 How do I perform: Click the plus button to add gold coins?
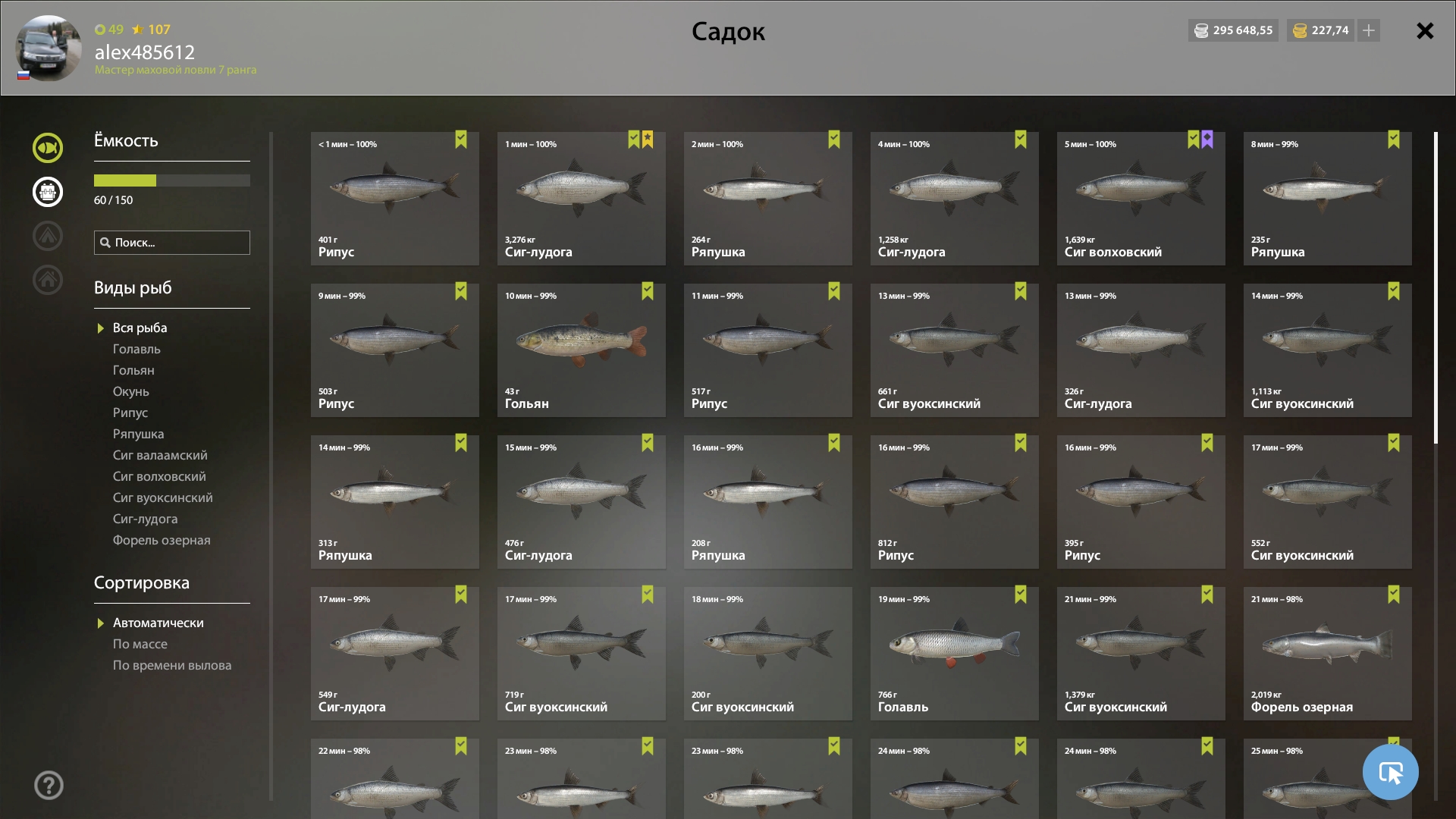click(1368, 30)
